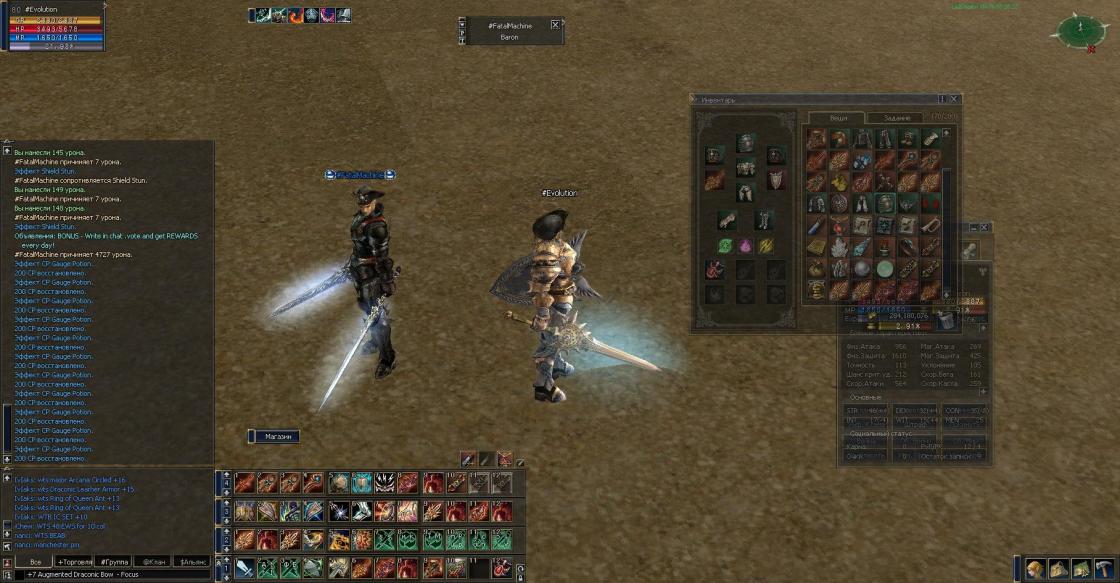The image size is (1120, 583).
Task: Open the #Группа party chat tab
Action: [114, 562]
